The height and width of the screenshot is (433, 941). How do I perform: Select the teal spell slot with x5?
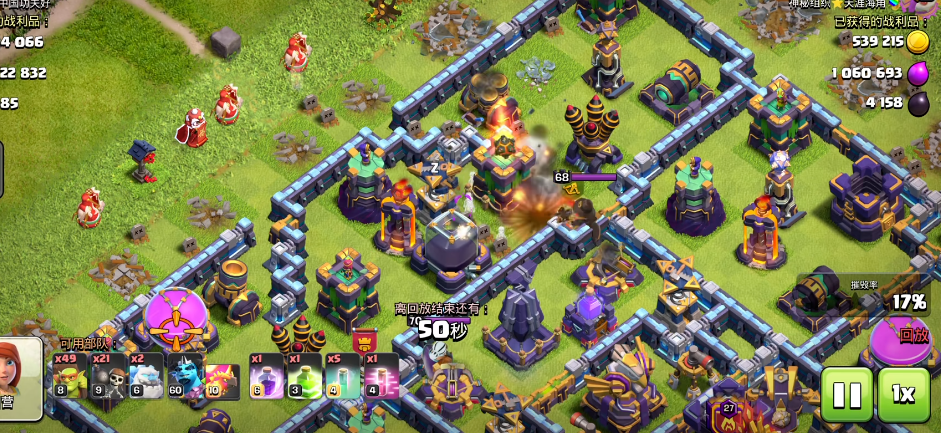(342, 376)
